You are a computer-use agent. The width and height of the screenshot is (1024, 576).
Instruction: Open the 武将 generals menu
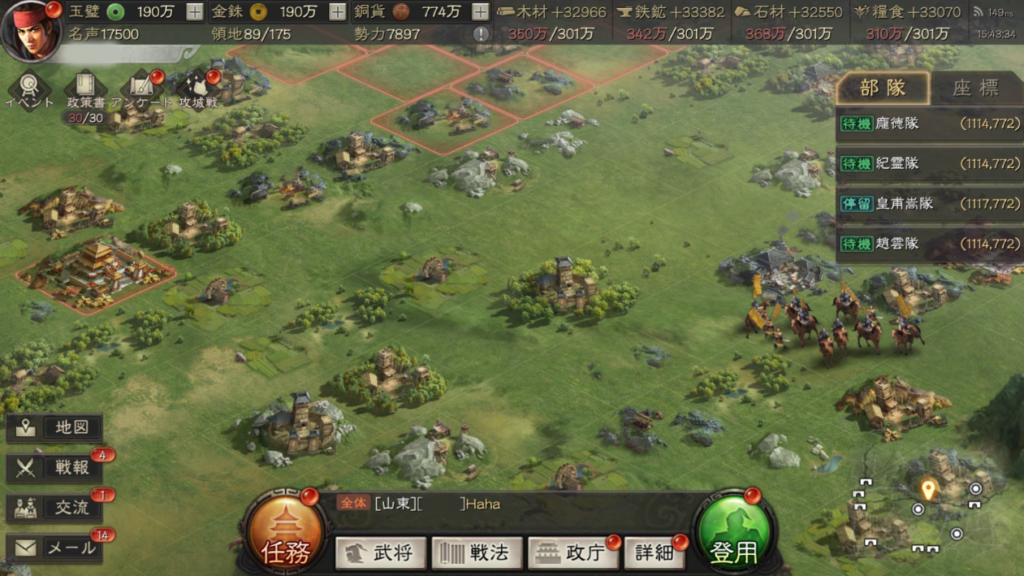[380, 552]
